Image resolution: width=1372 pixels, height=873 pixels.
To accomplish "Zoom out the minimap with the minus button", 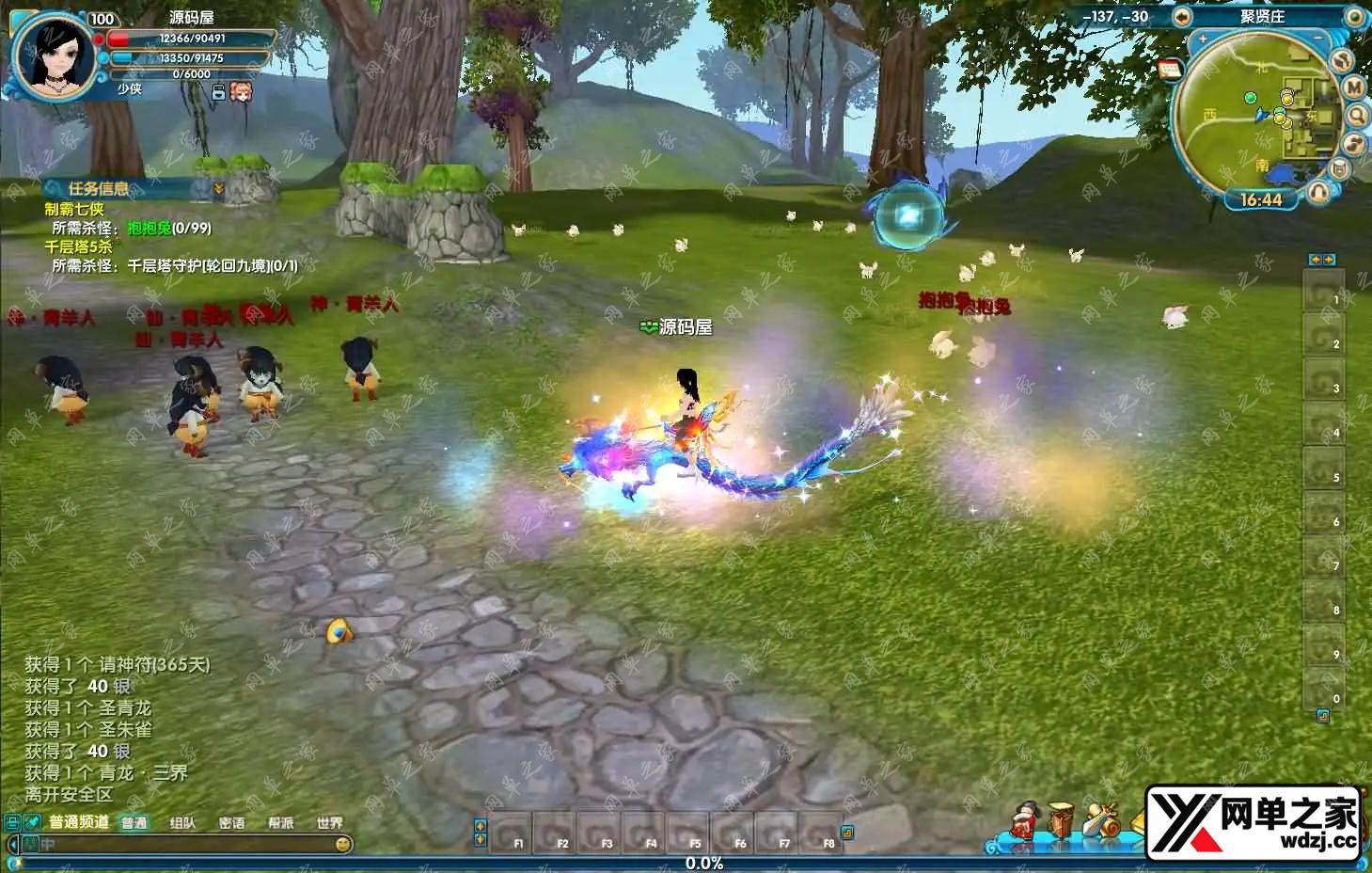I will coord(1318,40).
